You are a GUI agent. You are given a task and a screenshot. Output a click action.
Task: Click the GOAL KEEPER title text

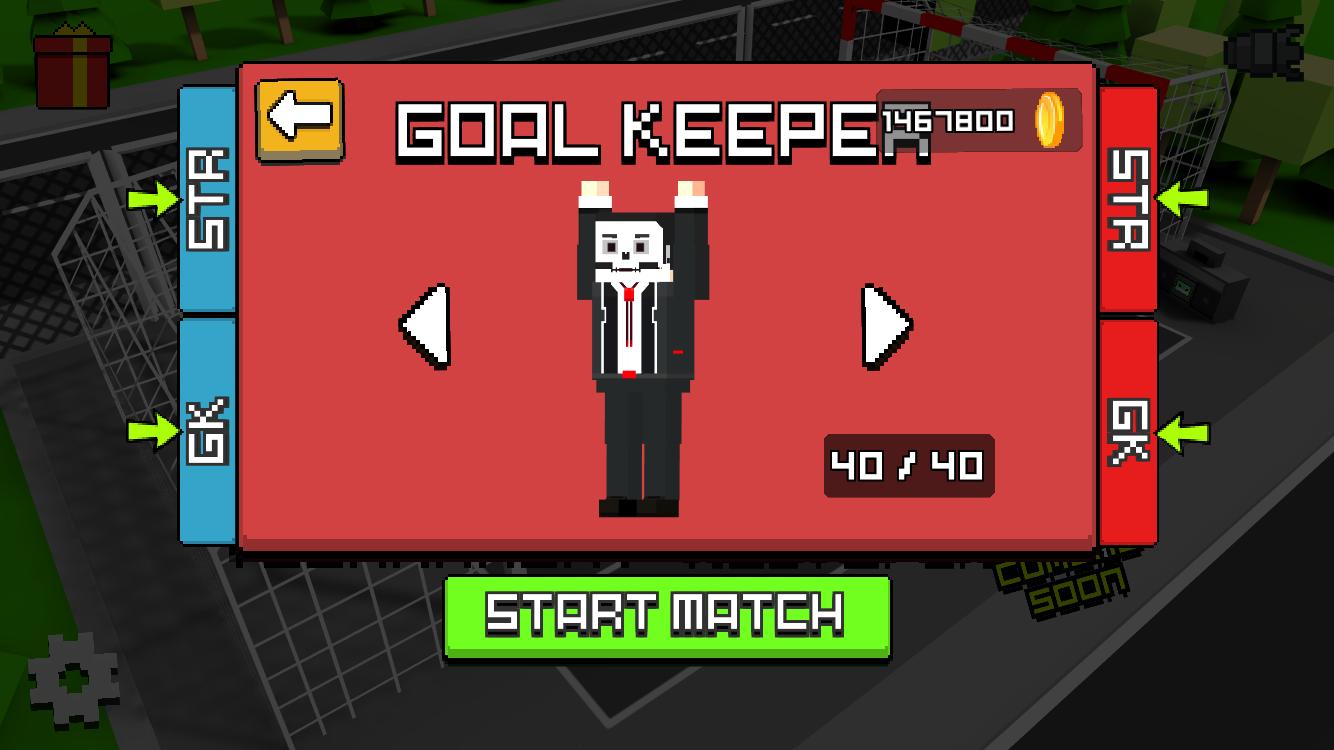click(x=665, y=130)
